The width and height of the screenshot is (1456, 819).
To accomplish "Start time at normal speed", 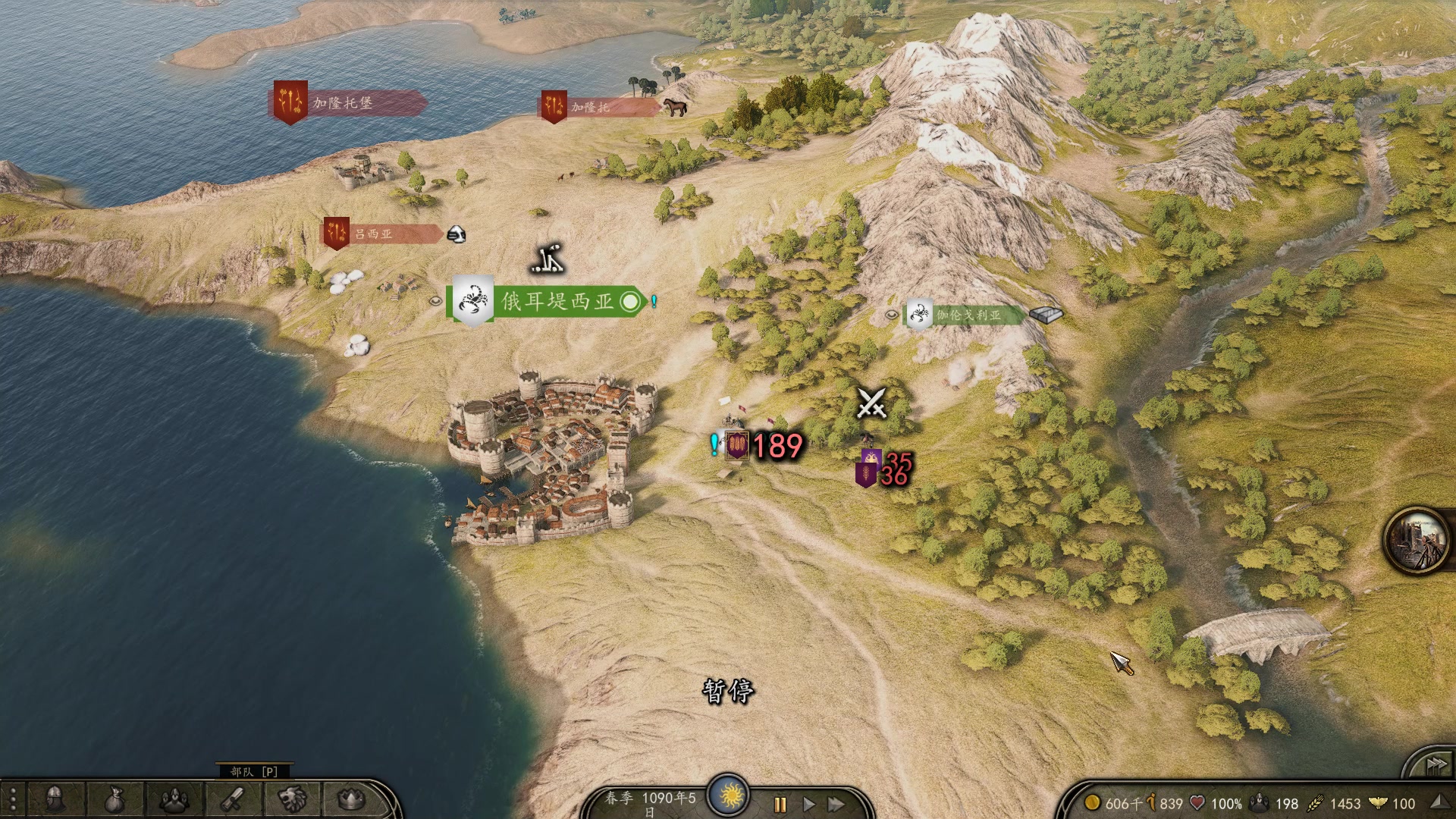I will coord(808,804).
